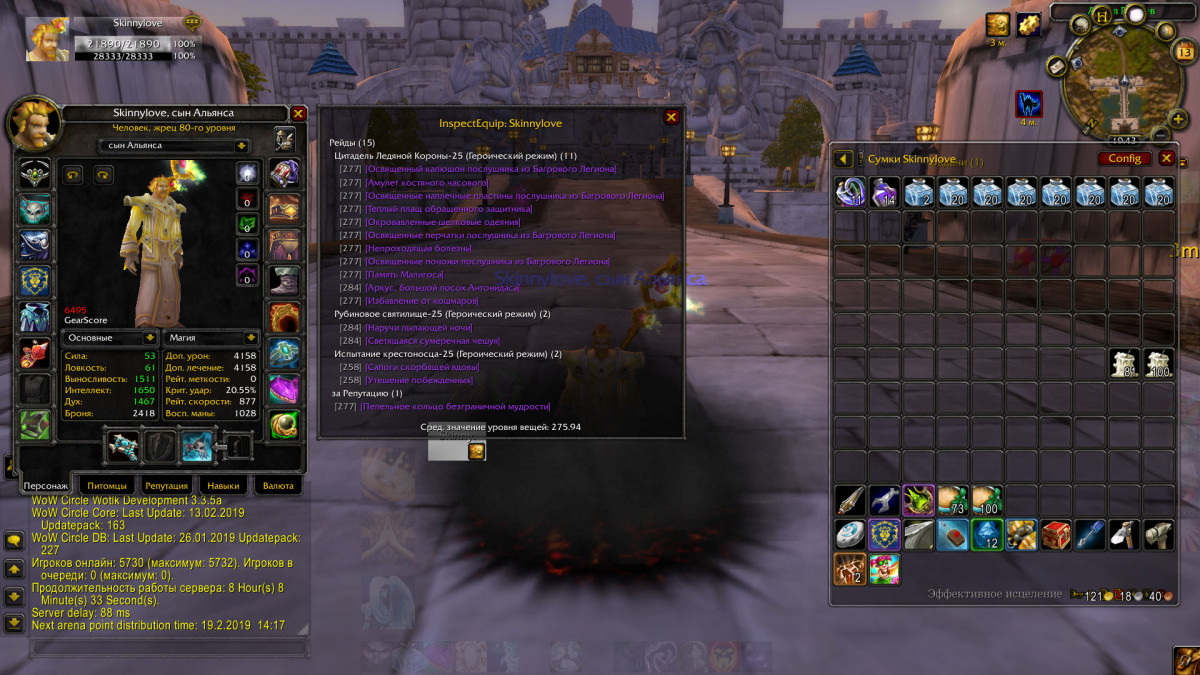
Task: Open the Репутация tab
Action: (x=166, y=486)
